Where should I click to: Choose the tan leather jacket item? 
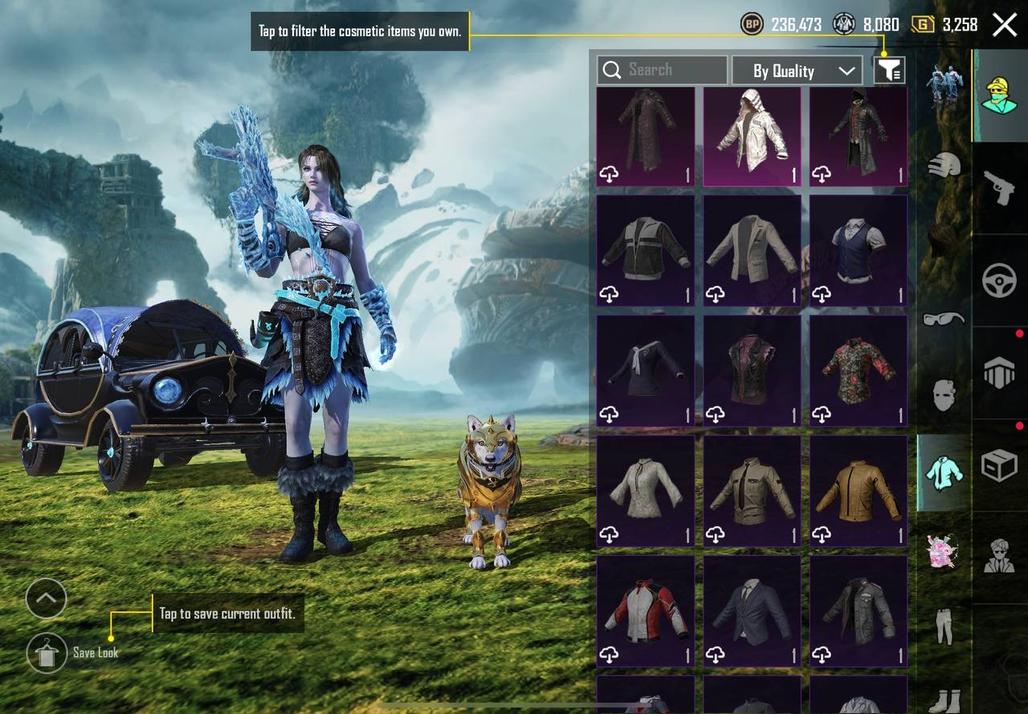pos(858,491)
